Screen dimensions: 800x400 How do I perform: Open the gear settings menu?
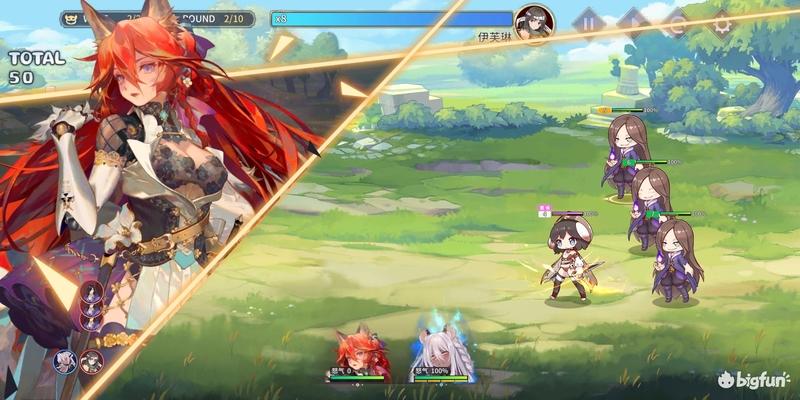coord(720,20)
